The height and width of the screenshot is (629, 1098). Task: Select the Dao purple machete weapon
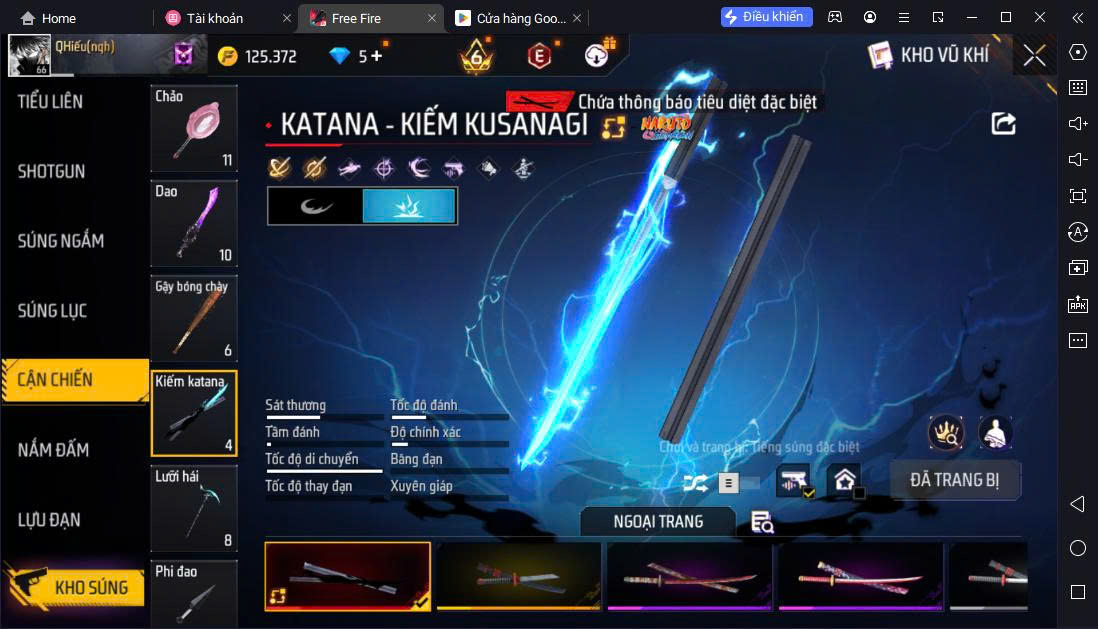(x=194, y=223)
